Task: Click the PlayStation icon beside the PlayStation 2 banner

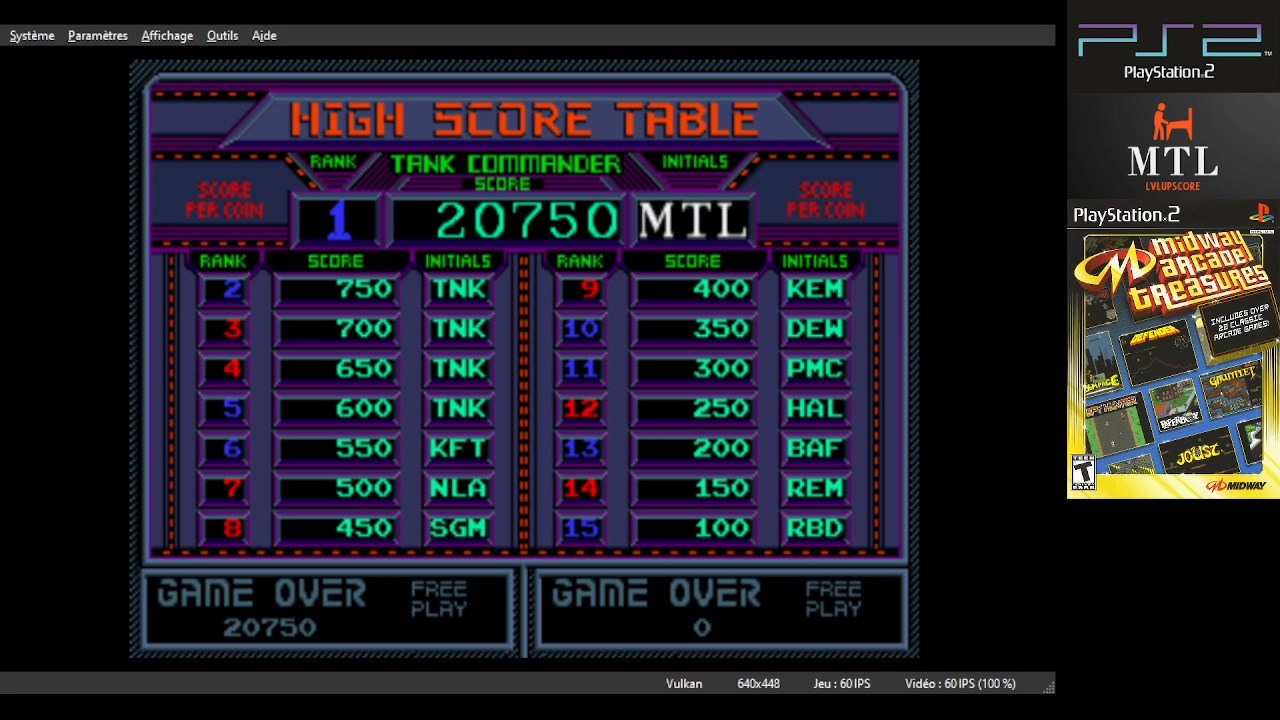Action: point(1265,213)
